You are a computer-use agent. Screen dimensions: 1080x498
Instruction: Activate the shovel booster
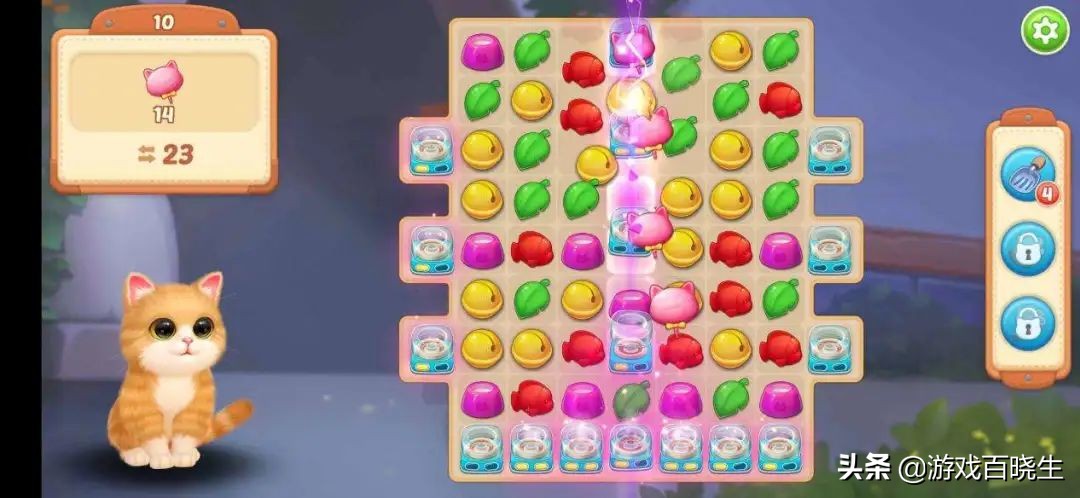[x=1027, y=173]
